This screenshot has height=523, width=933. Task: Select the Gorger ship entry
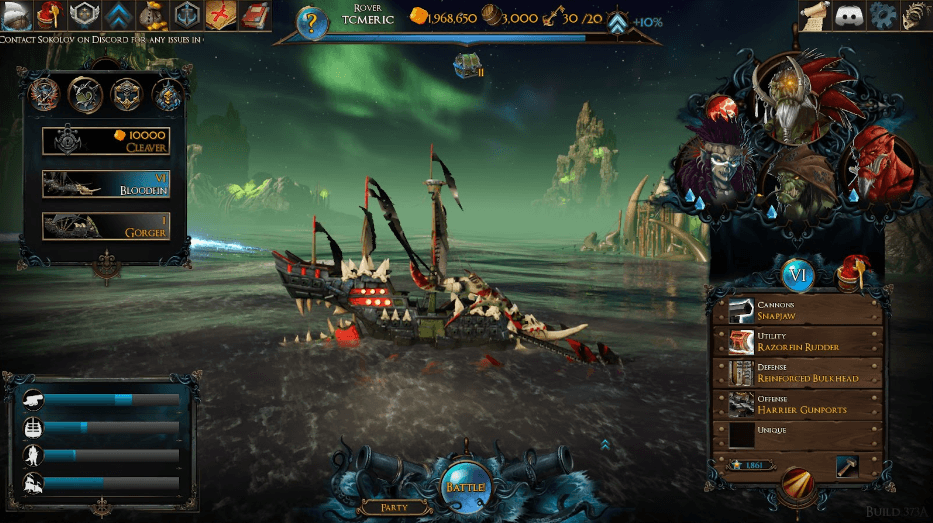pos(105,226)
